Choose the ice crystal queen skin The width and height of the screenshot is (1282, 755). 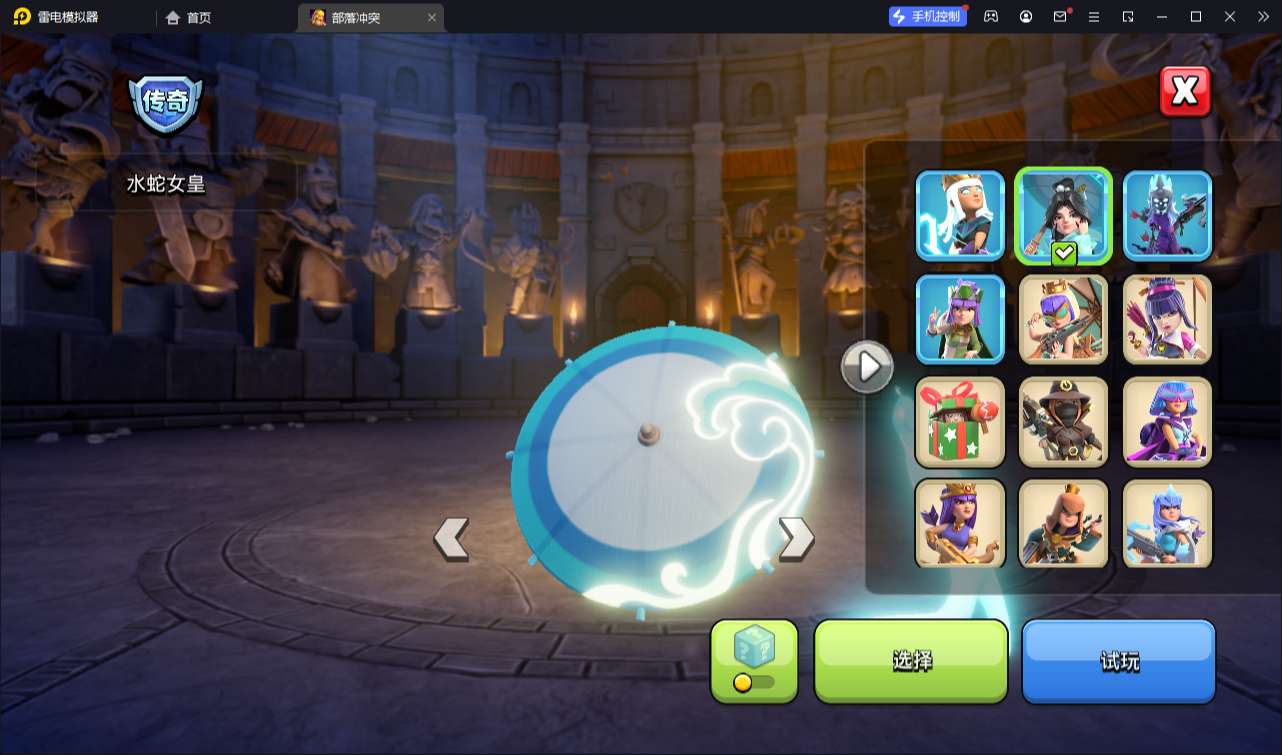(x=1167, y=524)
